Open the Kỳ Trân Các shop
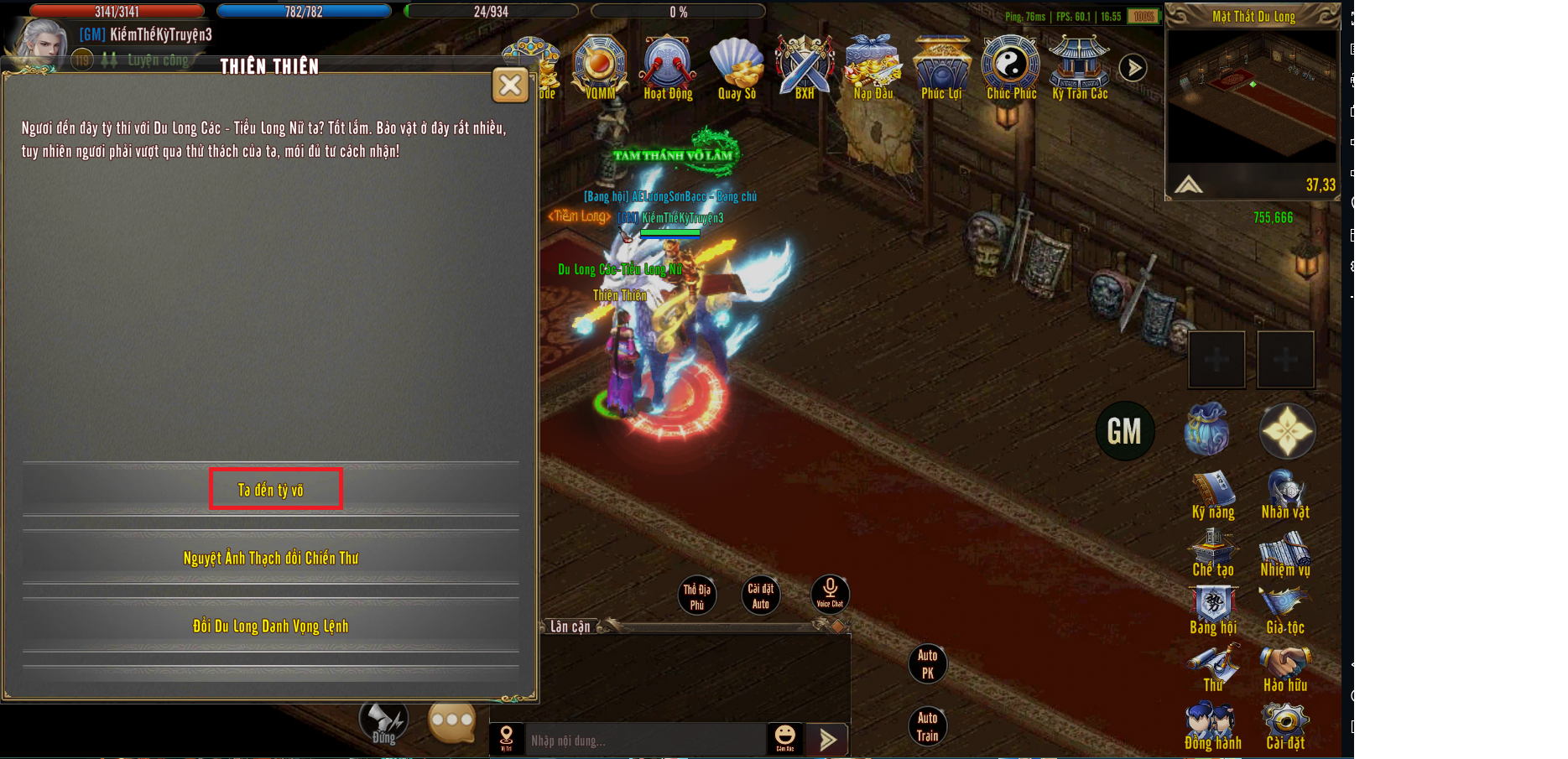 [1080, 67]
